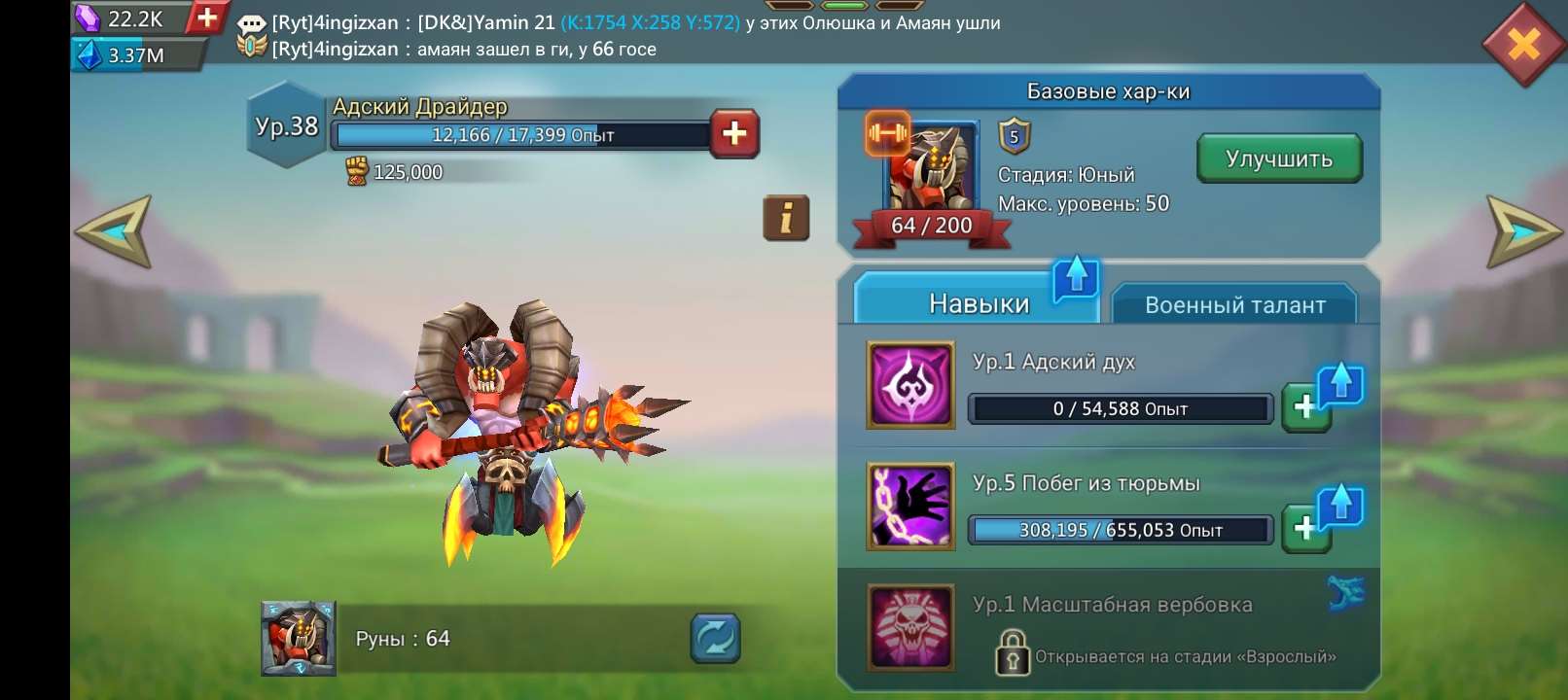Open the info panel via the i icon
The image size is (1568, 700).
coord(787,218)
